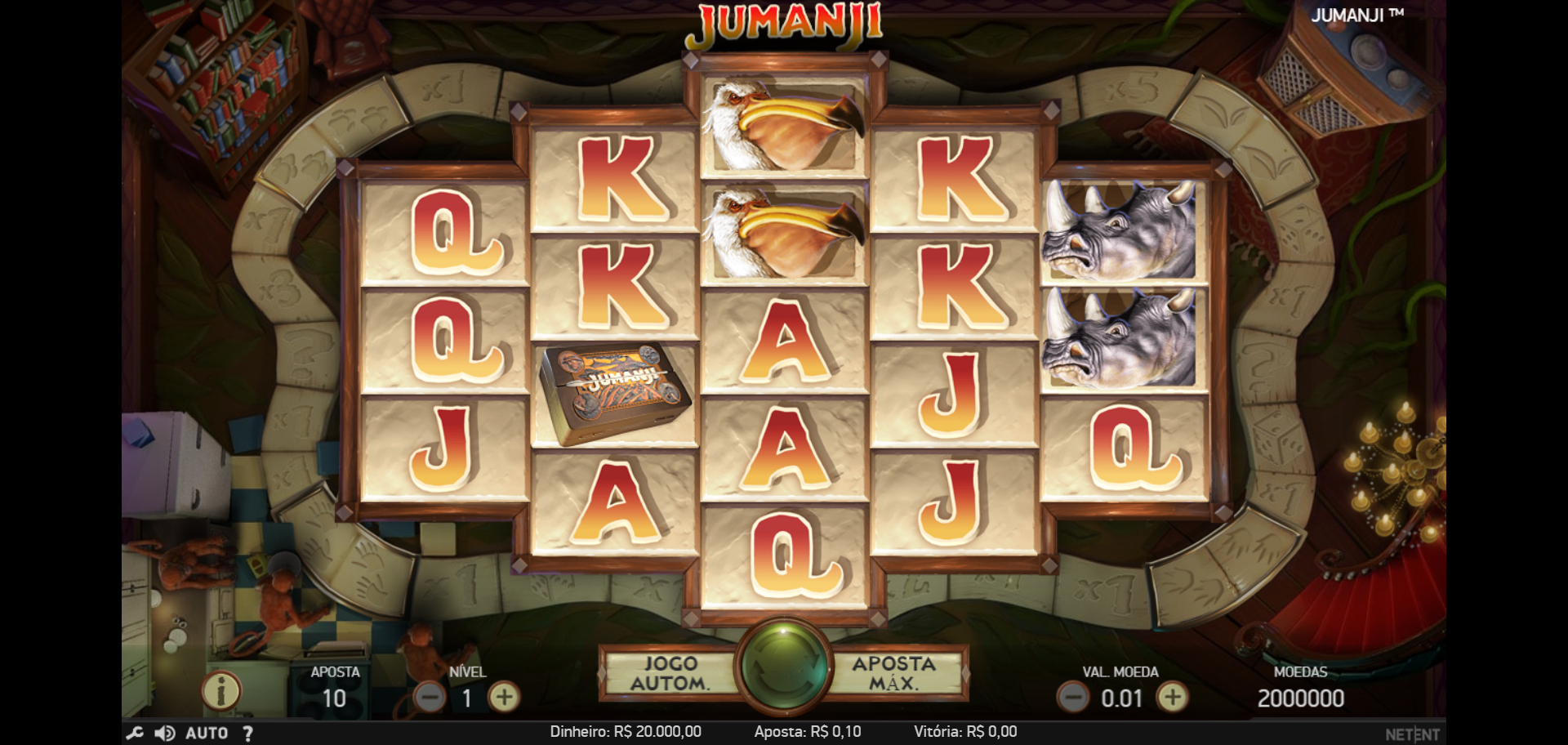Open AUTO play in the bottom bar
This screenshot has width=1568, height=745.
pos(207,733)
